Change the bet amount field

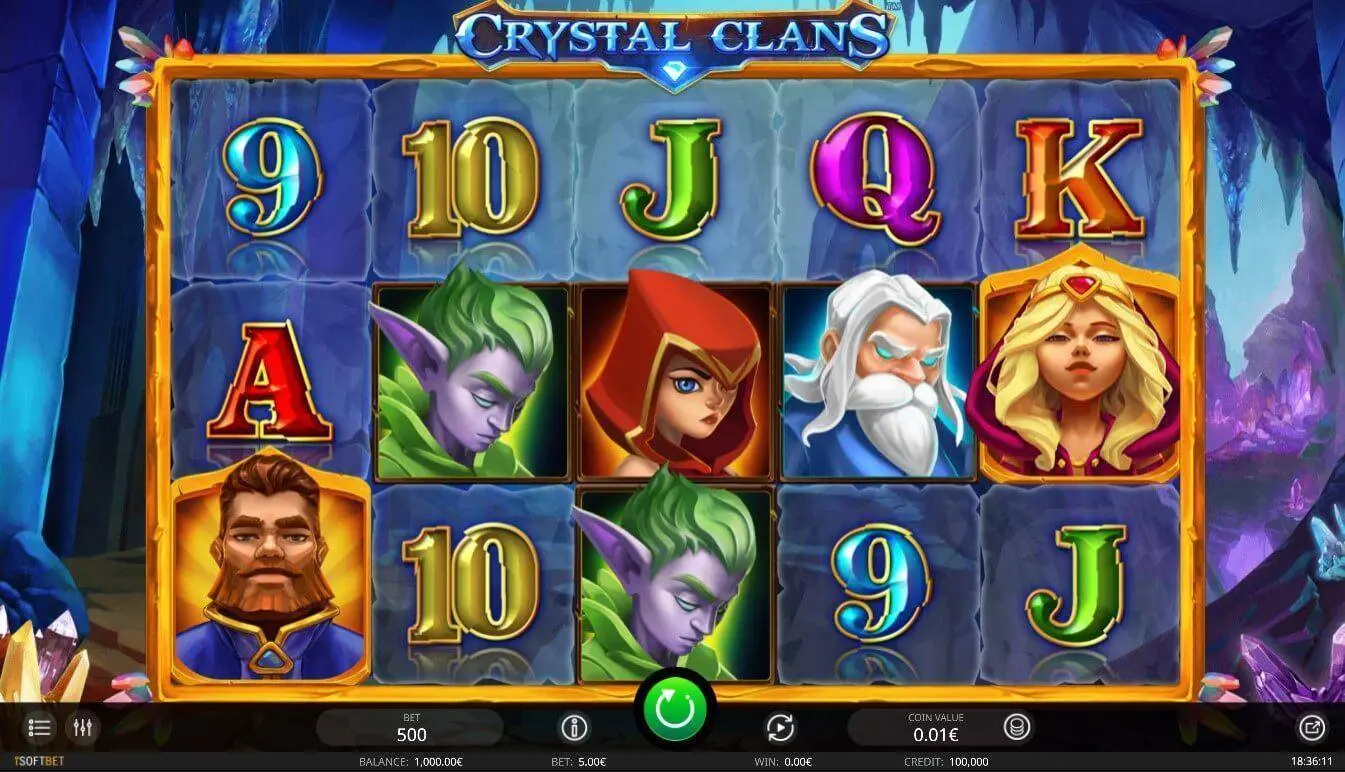pyautogui.click(x=410, y=728)
